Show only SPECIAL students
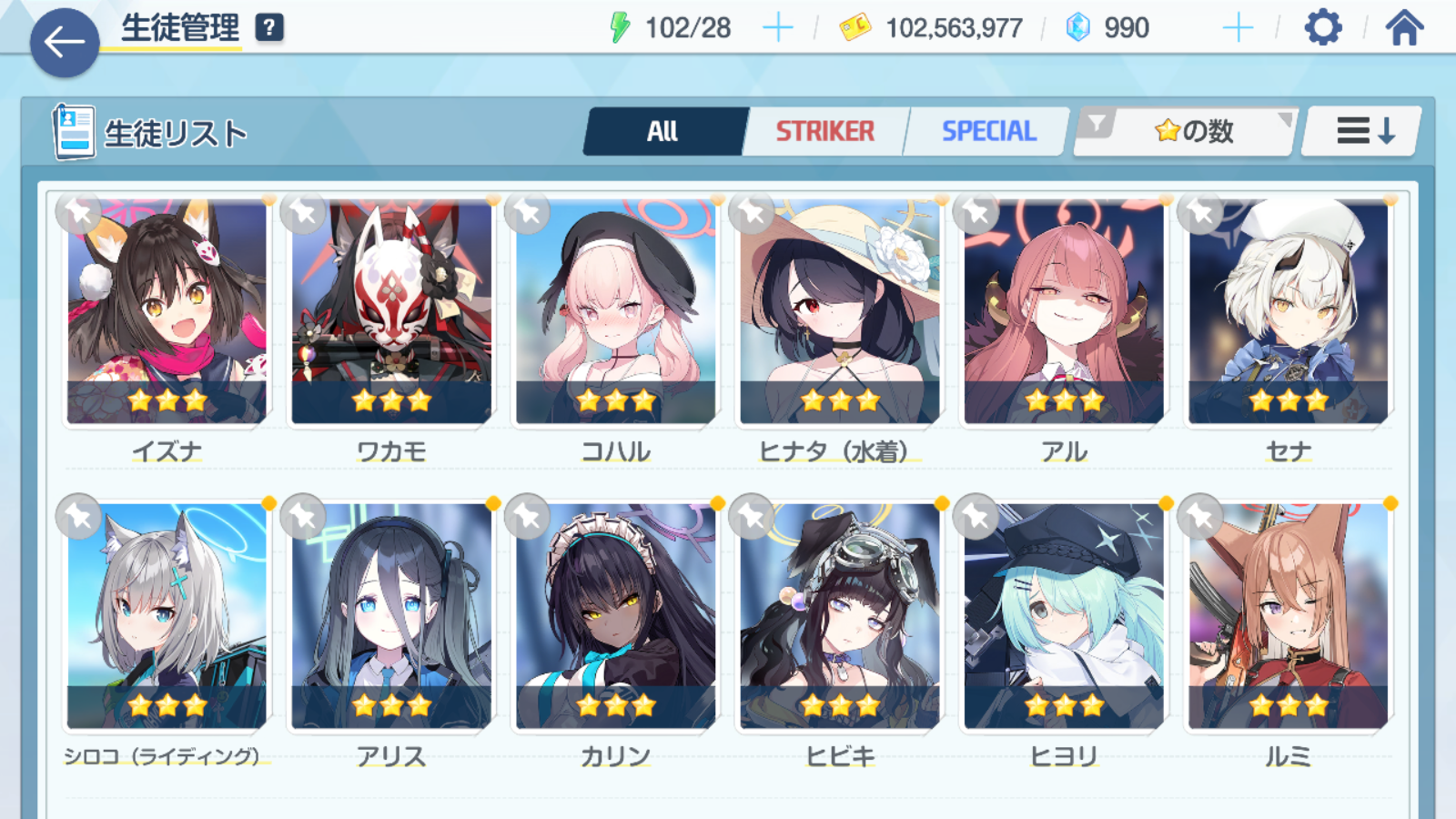Screen dimensions: 1456x819 click(988, 132)
